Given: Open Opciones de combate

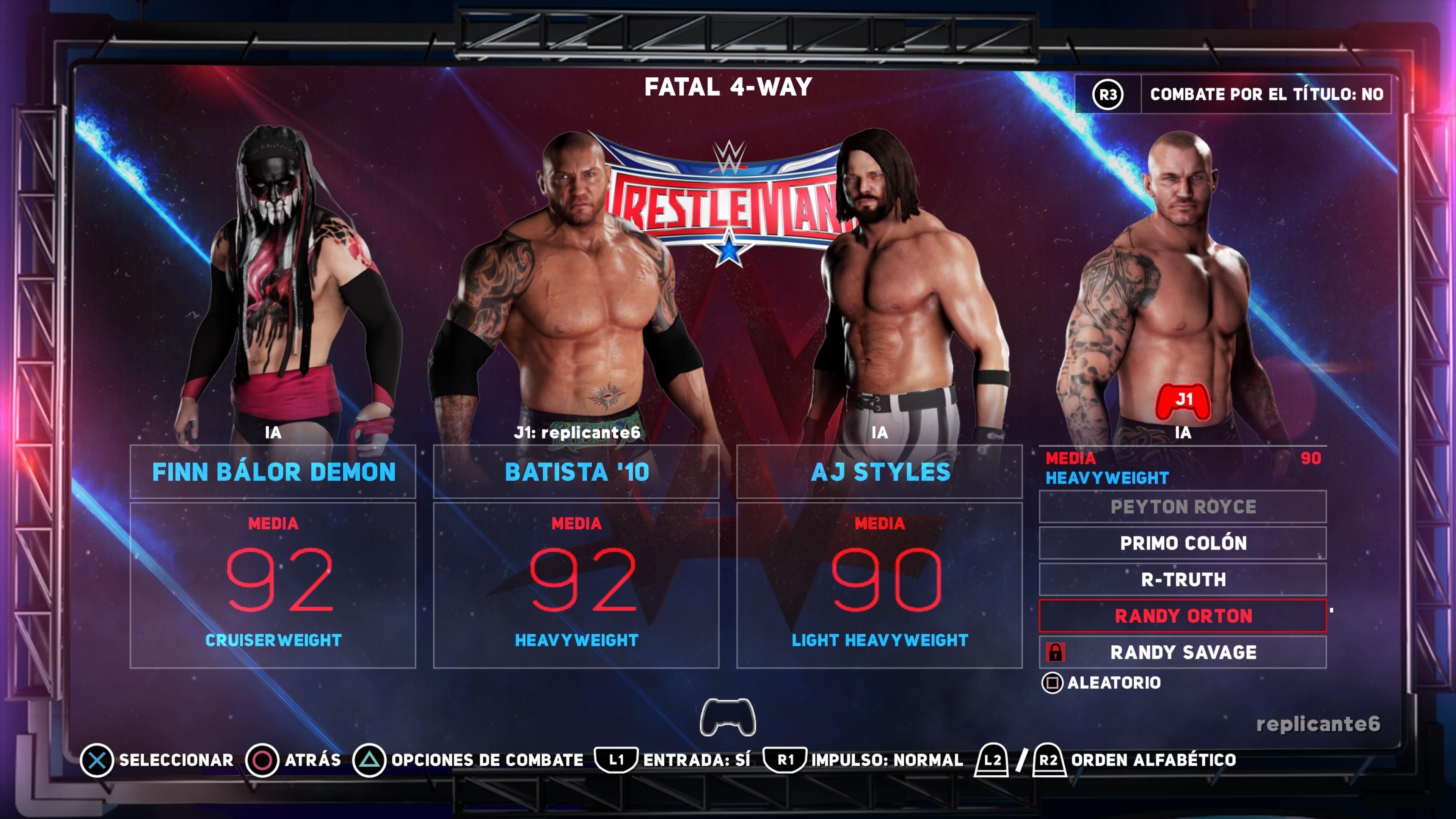Looking at the screenshot, I should (468, 760).
